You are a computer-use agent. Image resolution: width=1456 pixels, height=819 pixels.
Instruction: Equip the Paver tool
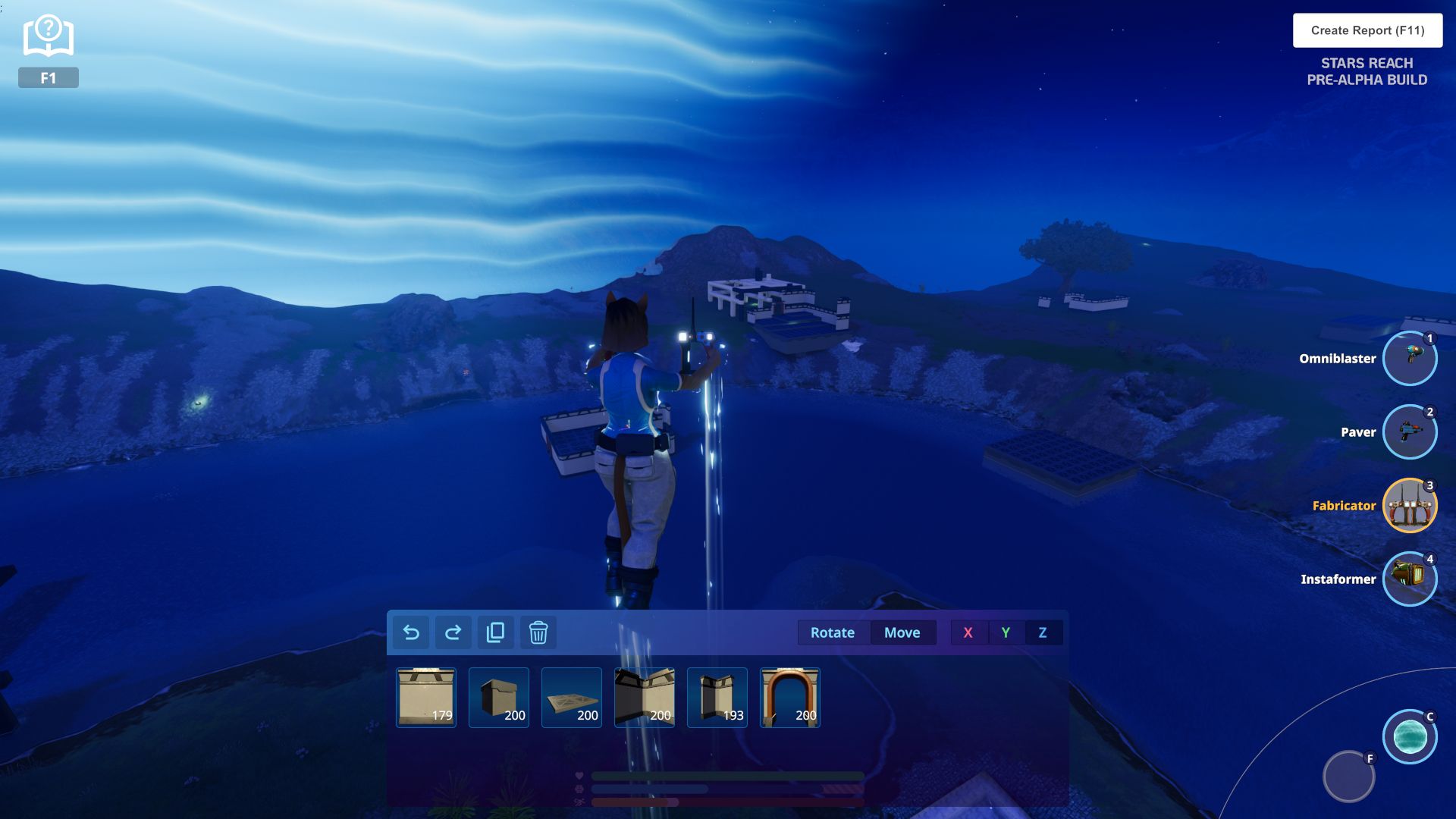(x=1409, y=432)
